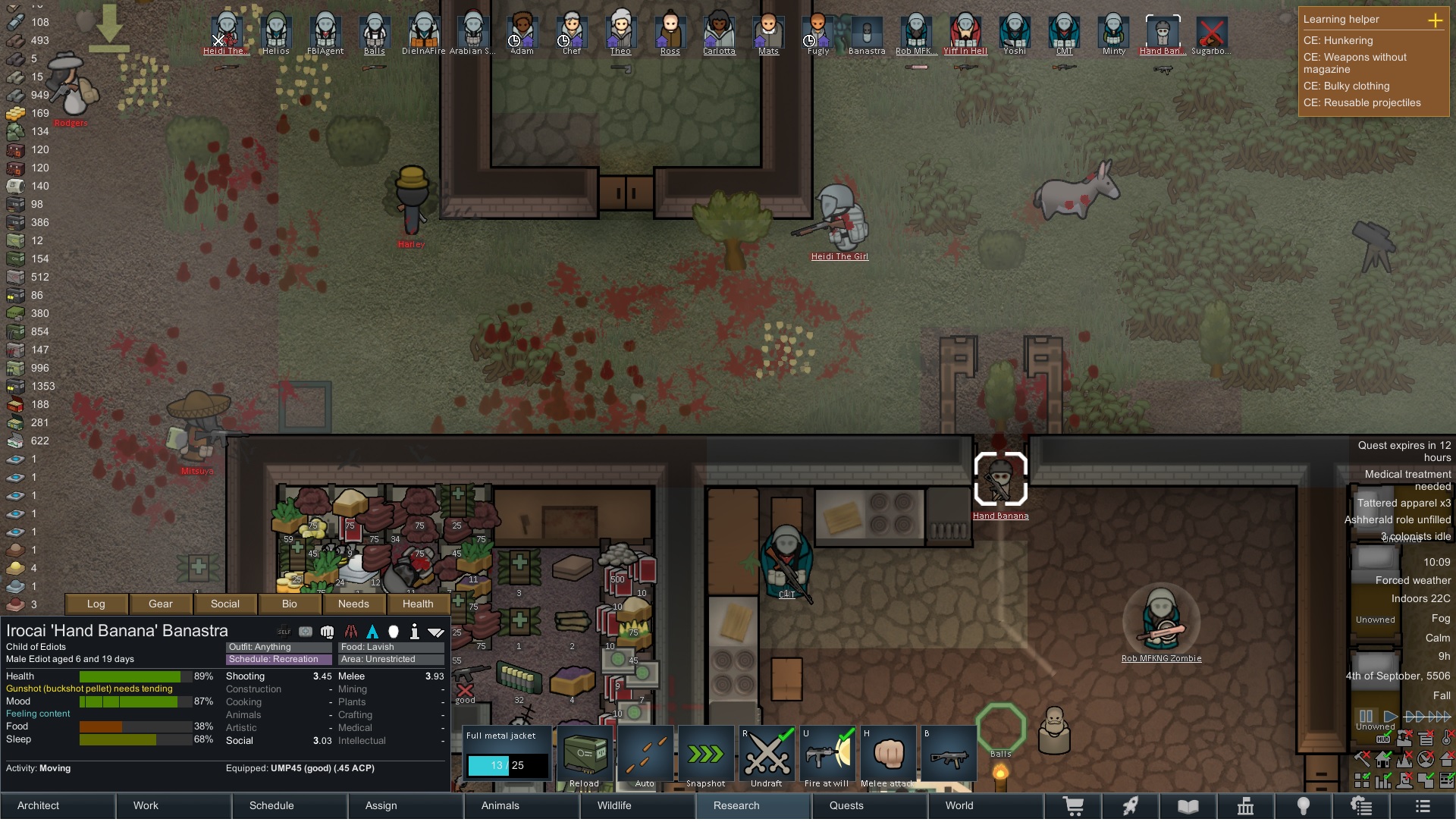This screenshot has height=822, width=1456.
Task: Toggle Fire at will
Action: click(827, 755)
